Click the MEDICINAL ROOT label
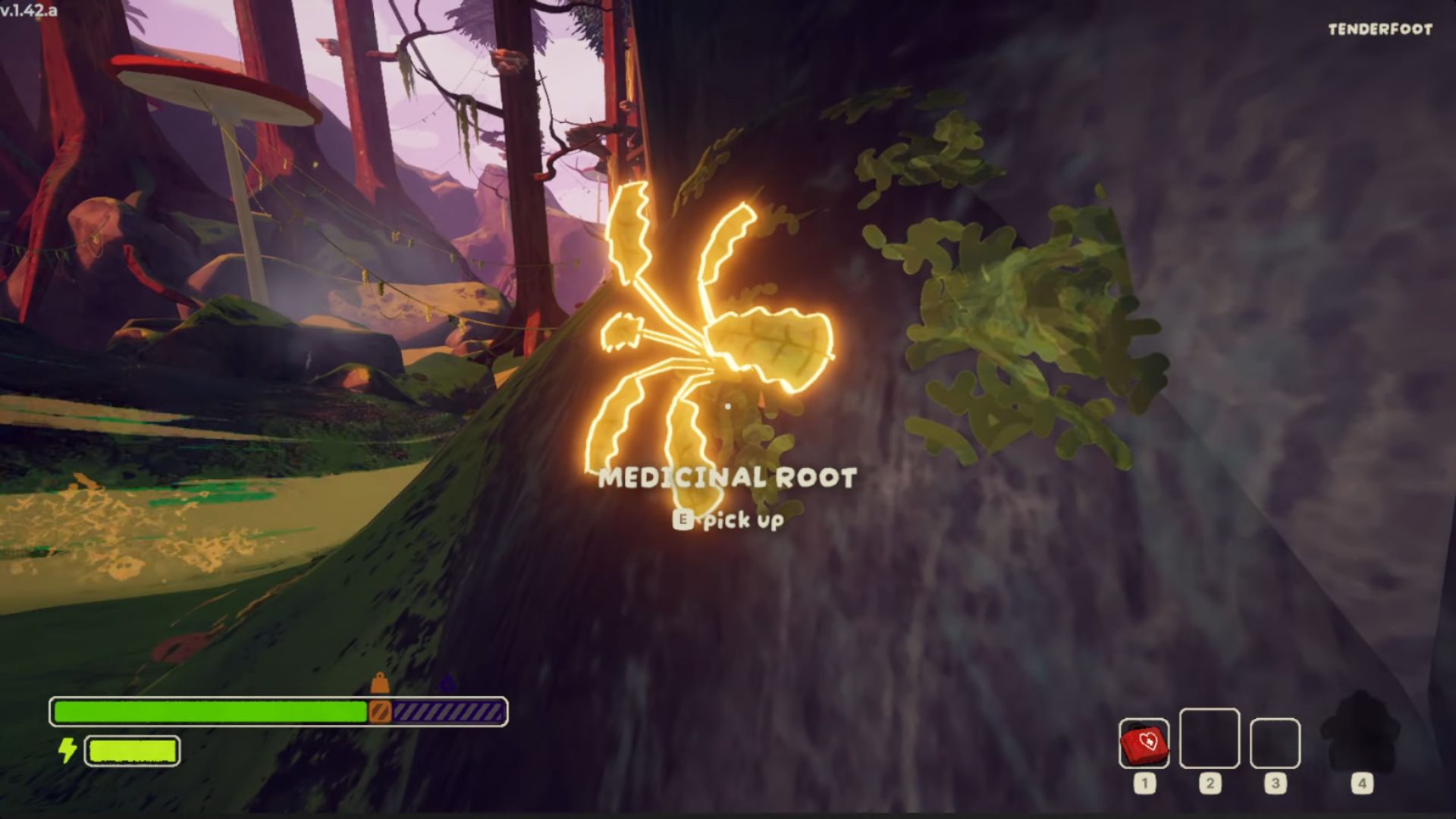Image resolution: width=1456 pixels, height=819 pixels. pyautogui.click(x=726, y=477)
